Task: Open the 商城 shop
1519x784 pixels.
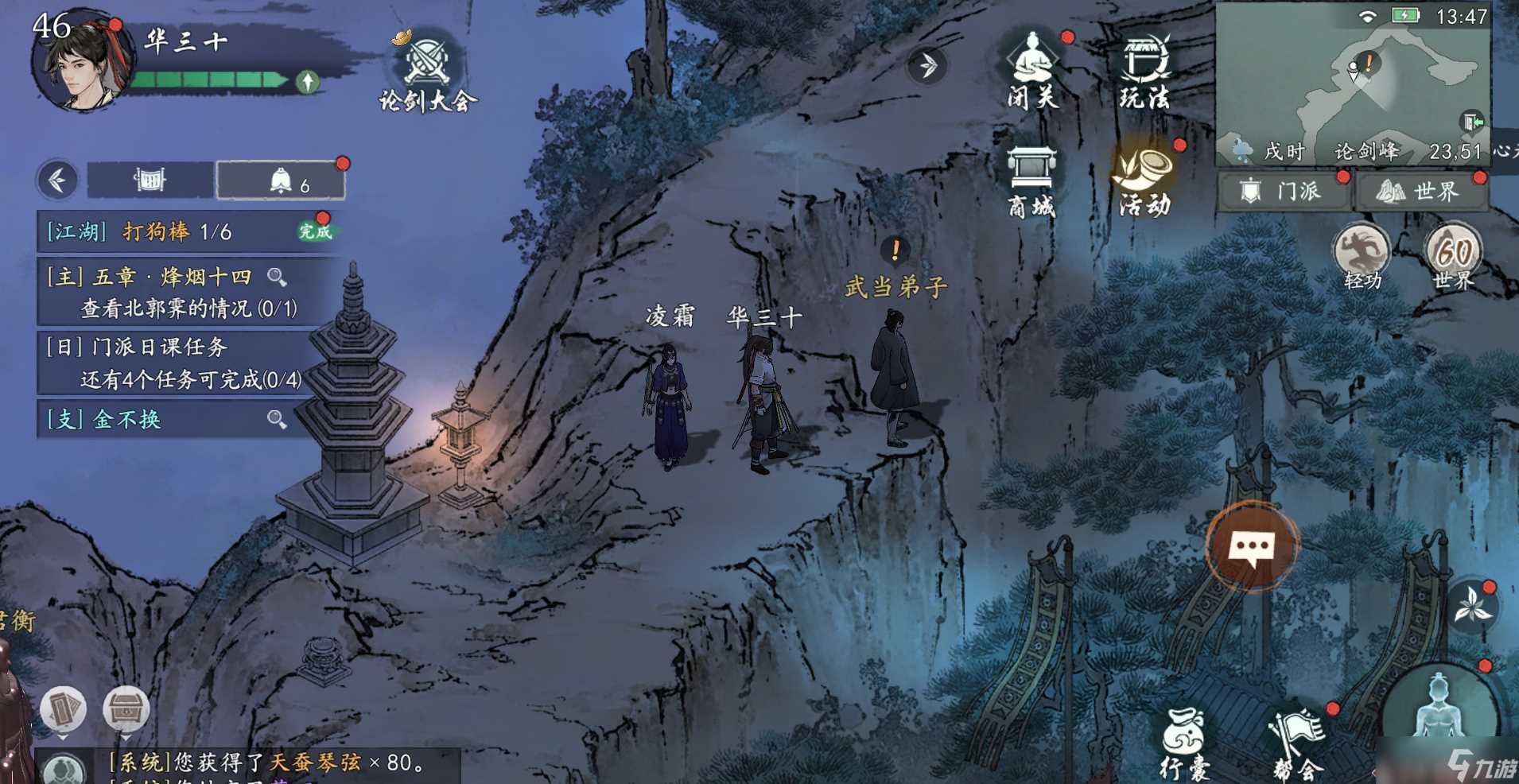Action: pyautogui.click(x=1031, y=181)
